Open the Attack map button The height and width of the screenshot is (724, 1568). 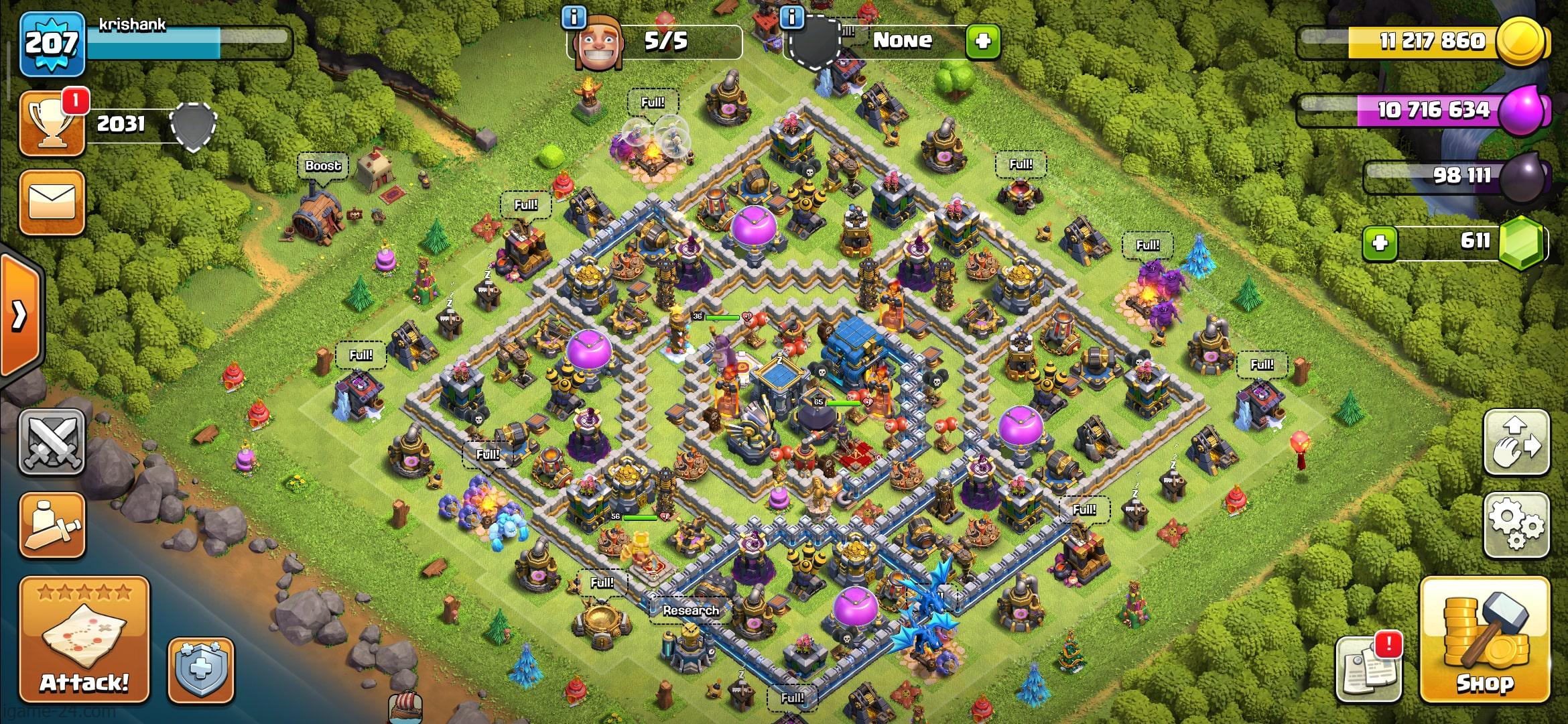[x=84, y=640]
